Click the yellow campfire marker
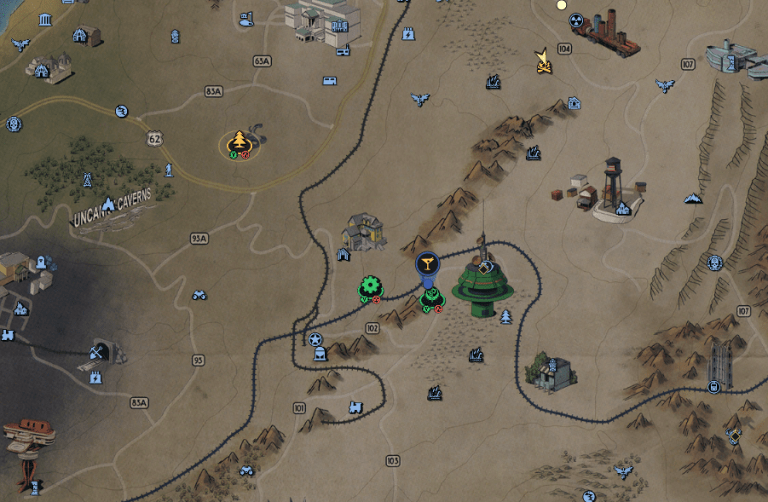 pos(543,61)
